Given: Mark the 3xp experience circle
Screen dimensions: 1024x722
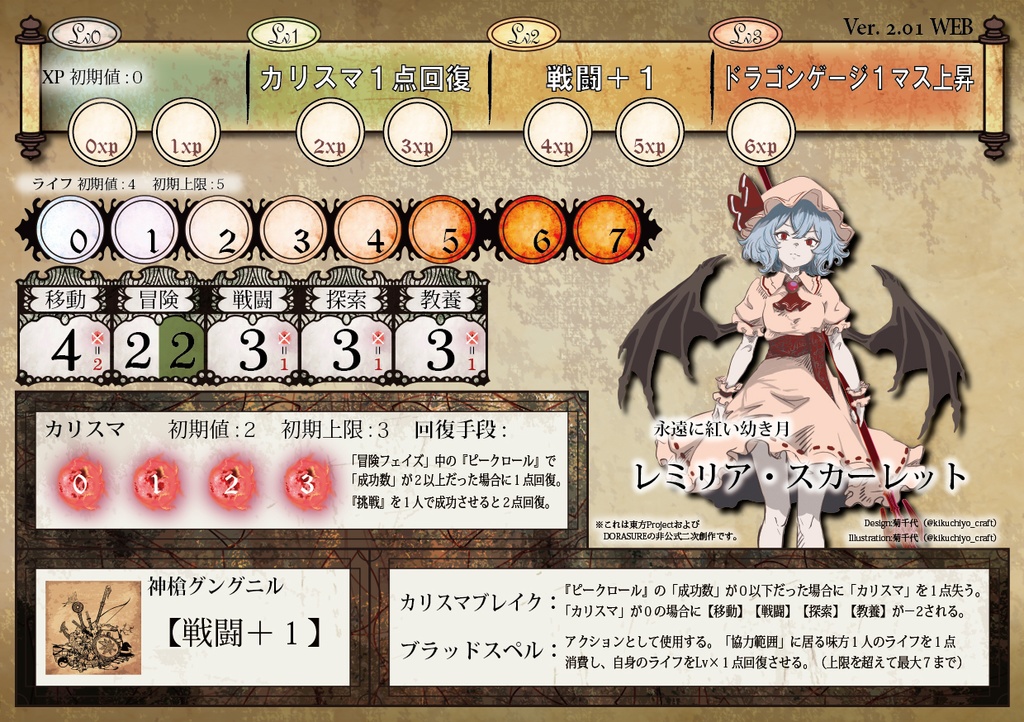Looking at the screenshot, I should 418,132.
